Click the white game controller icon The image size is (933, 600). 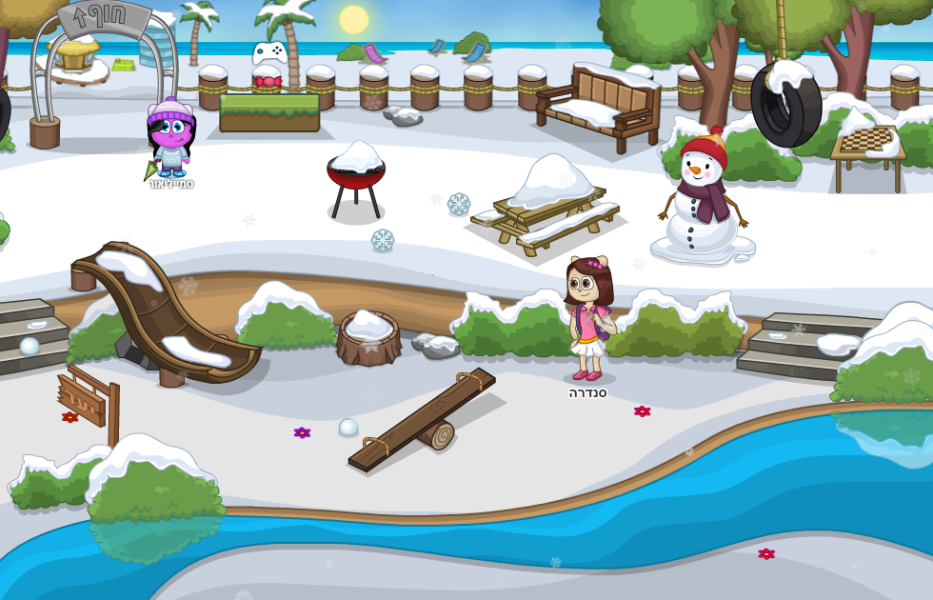pyautogui.click(x=269, y=52)
